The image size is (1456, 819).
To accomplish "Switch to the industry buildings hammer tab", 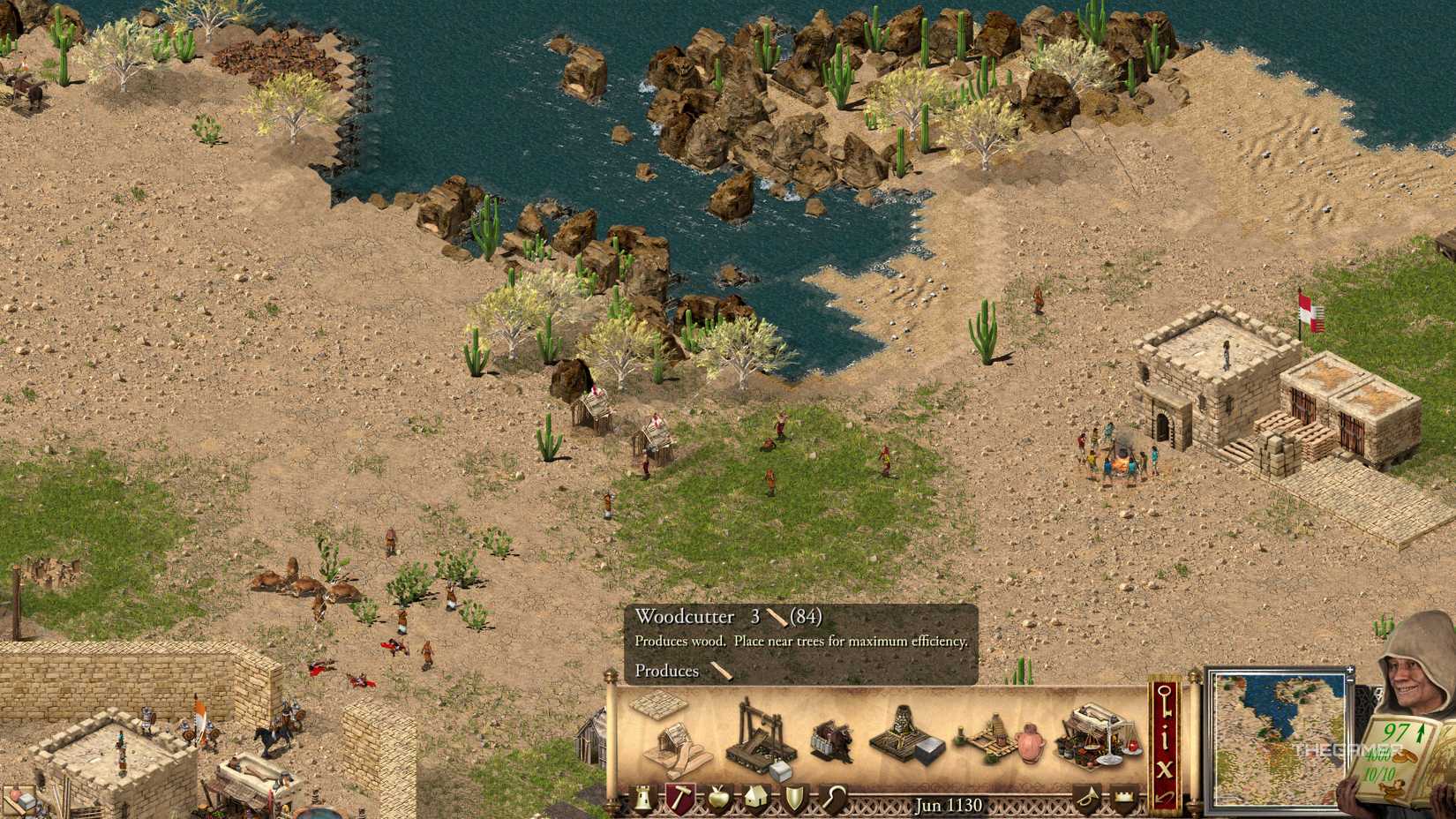I will point(680,798).
